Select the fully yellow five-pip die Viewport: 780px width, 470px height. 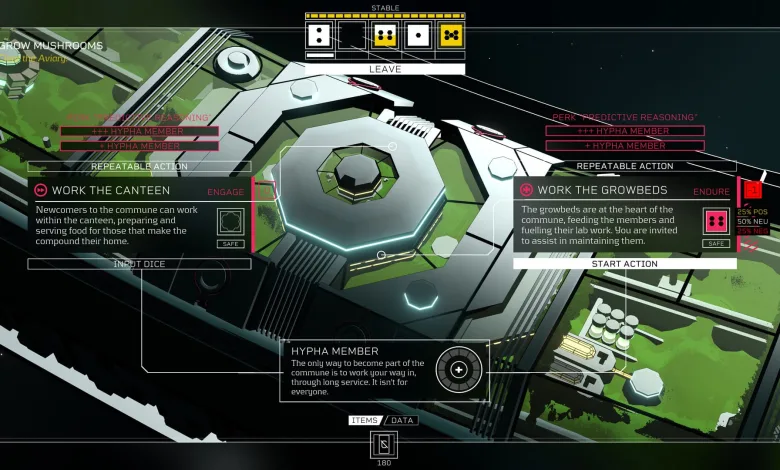click(451, 36)
